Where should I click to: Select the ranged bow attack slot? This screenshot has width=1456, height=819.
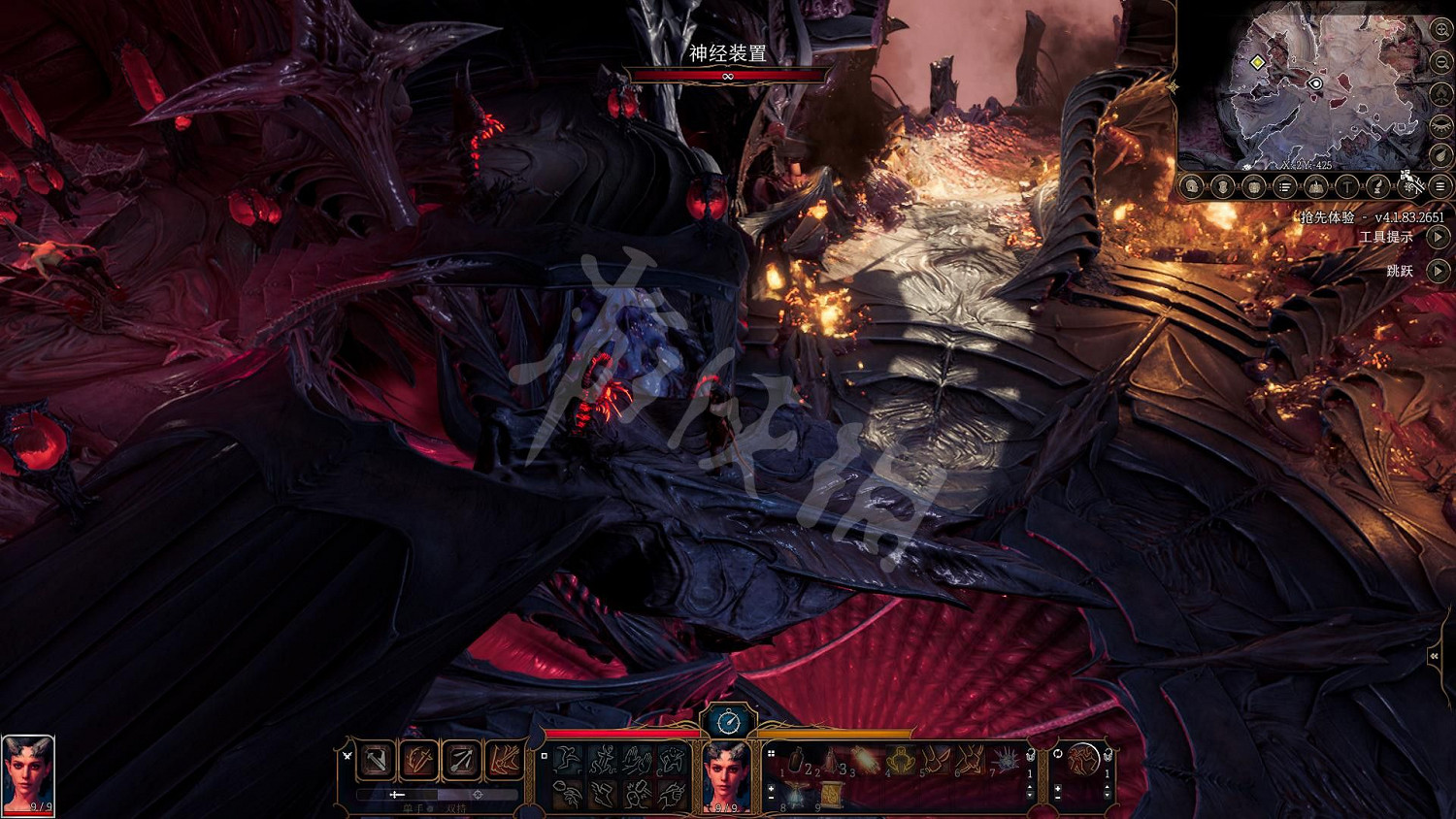point(462,761)
